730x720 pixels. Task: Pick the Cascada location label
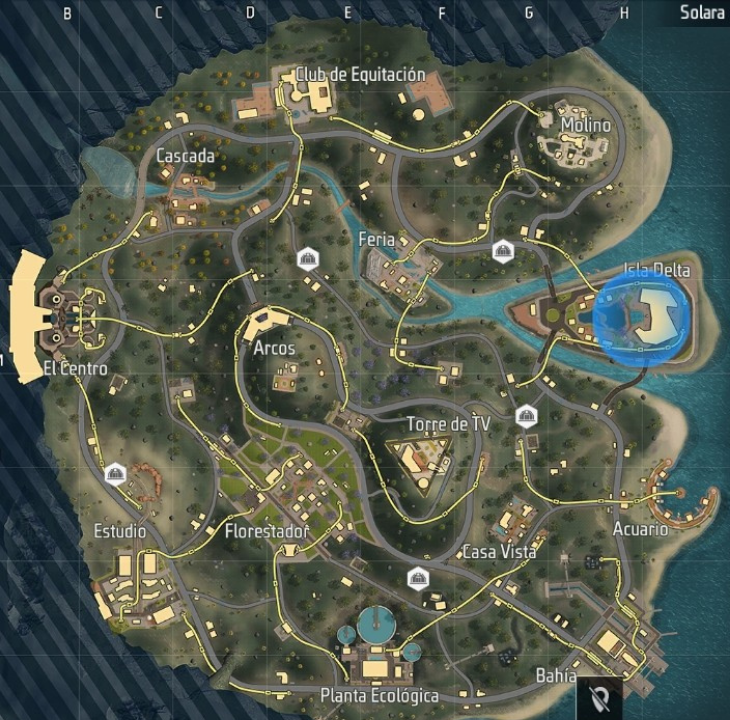(x=185, y=156)
